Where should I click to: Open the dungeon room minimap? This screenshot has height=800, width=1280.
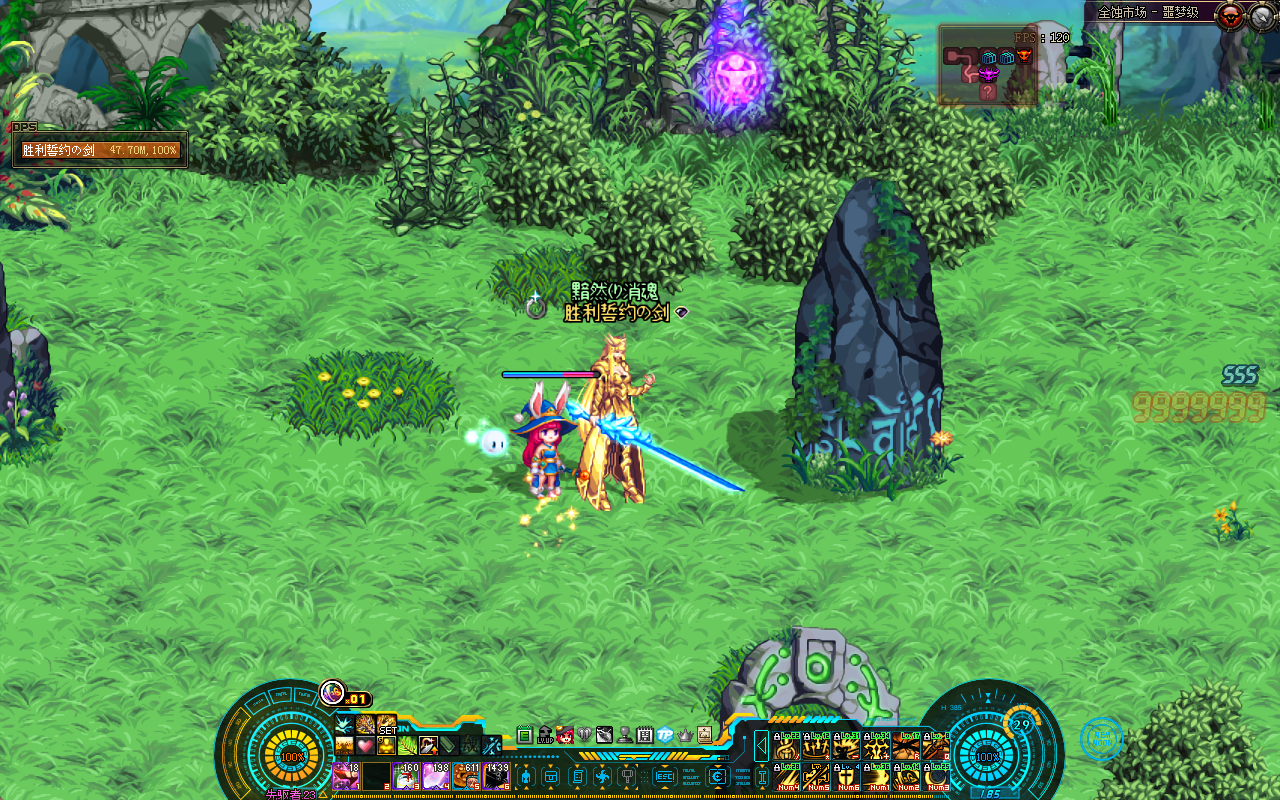coord(988,66)
